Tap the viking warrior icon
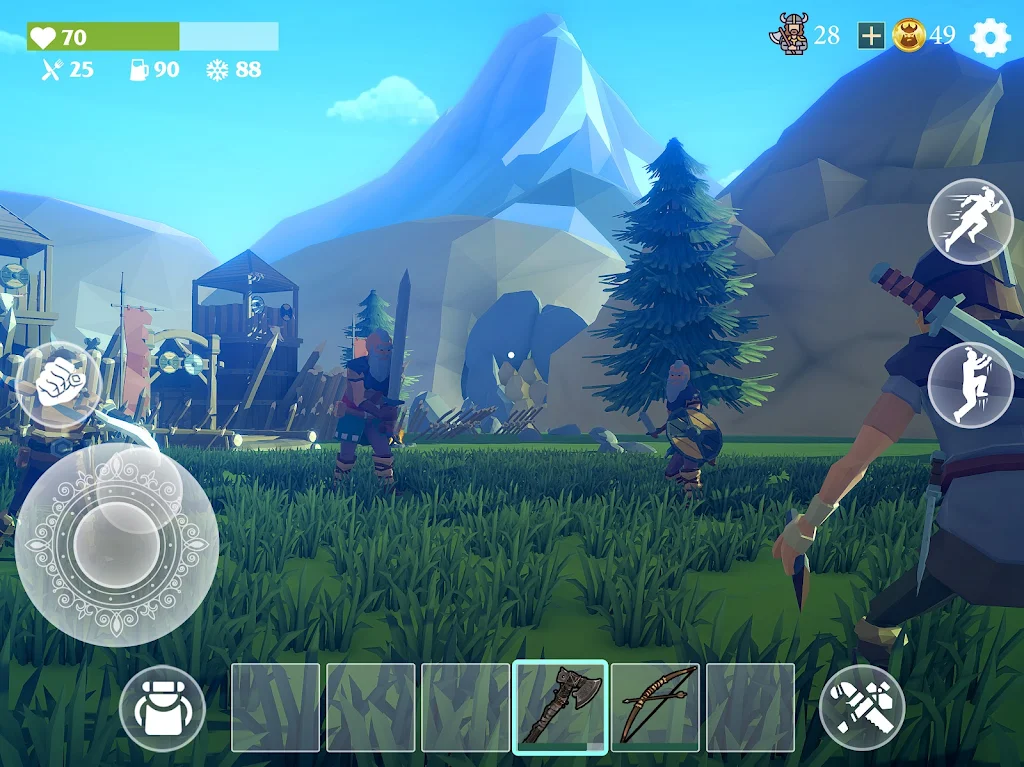This screenshot has height=767, width=1024. click(789, 35)
